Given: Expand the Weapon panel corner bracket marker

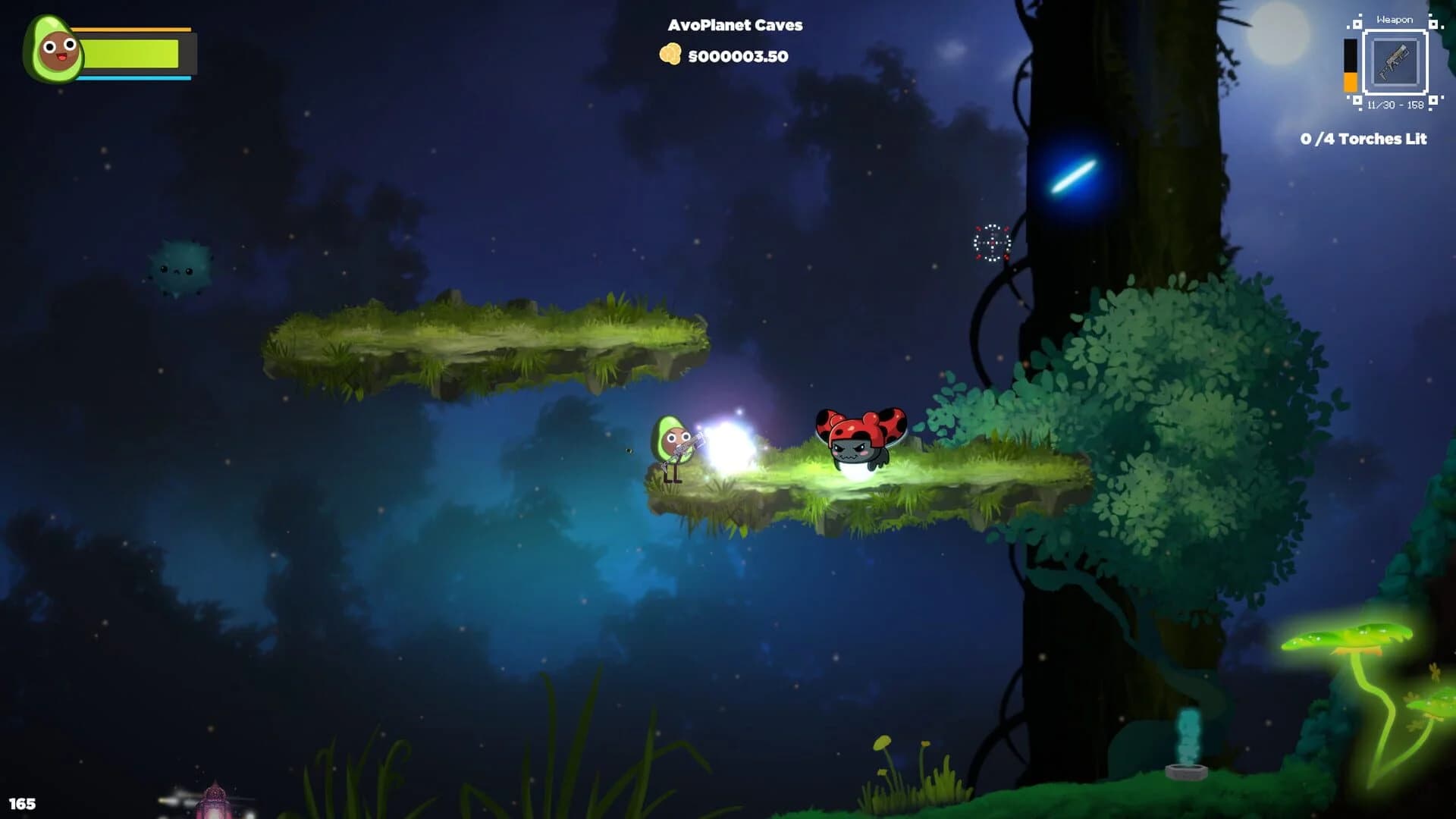Looking at the screenshot, I should tap(1357, 24).
